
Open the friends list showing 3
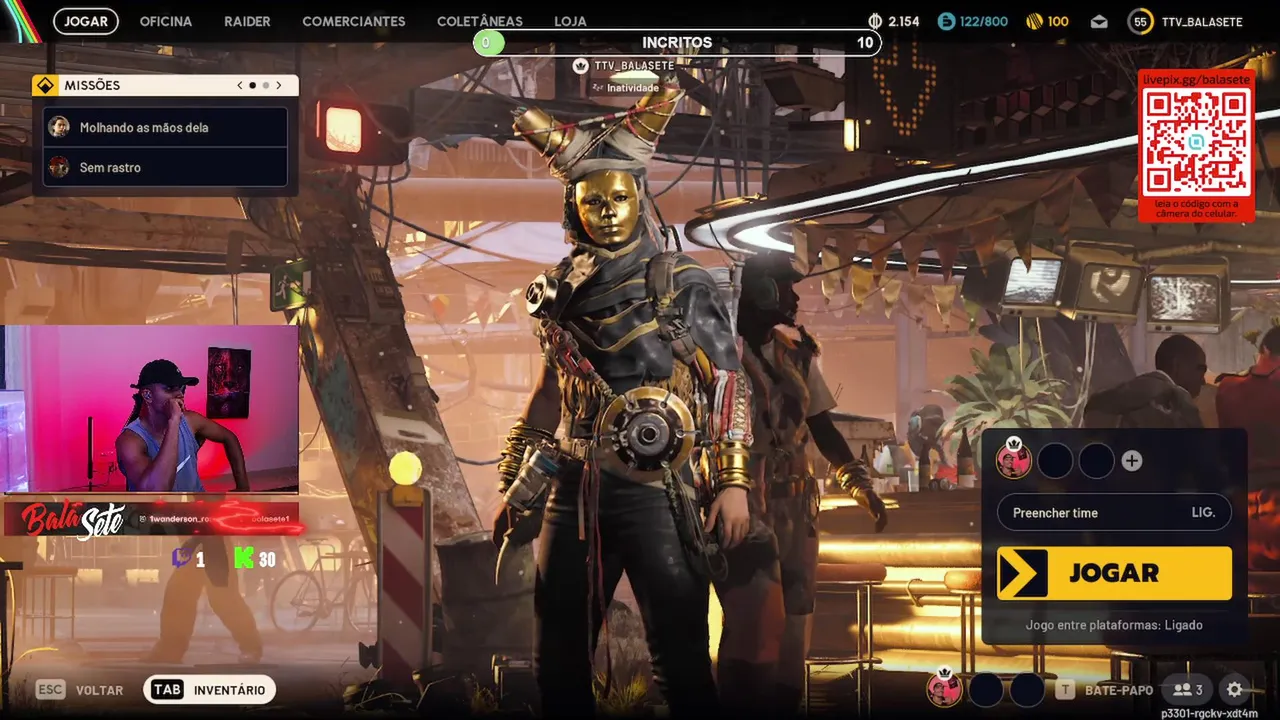pyautogui.click(x=1187, y=690)
